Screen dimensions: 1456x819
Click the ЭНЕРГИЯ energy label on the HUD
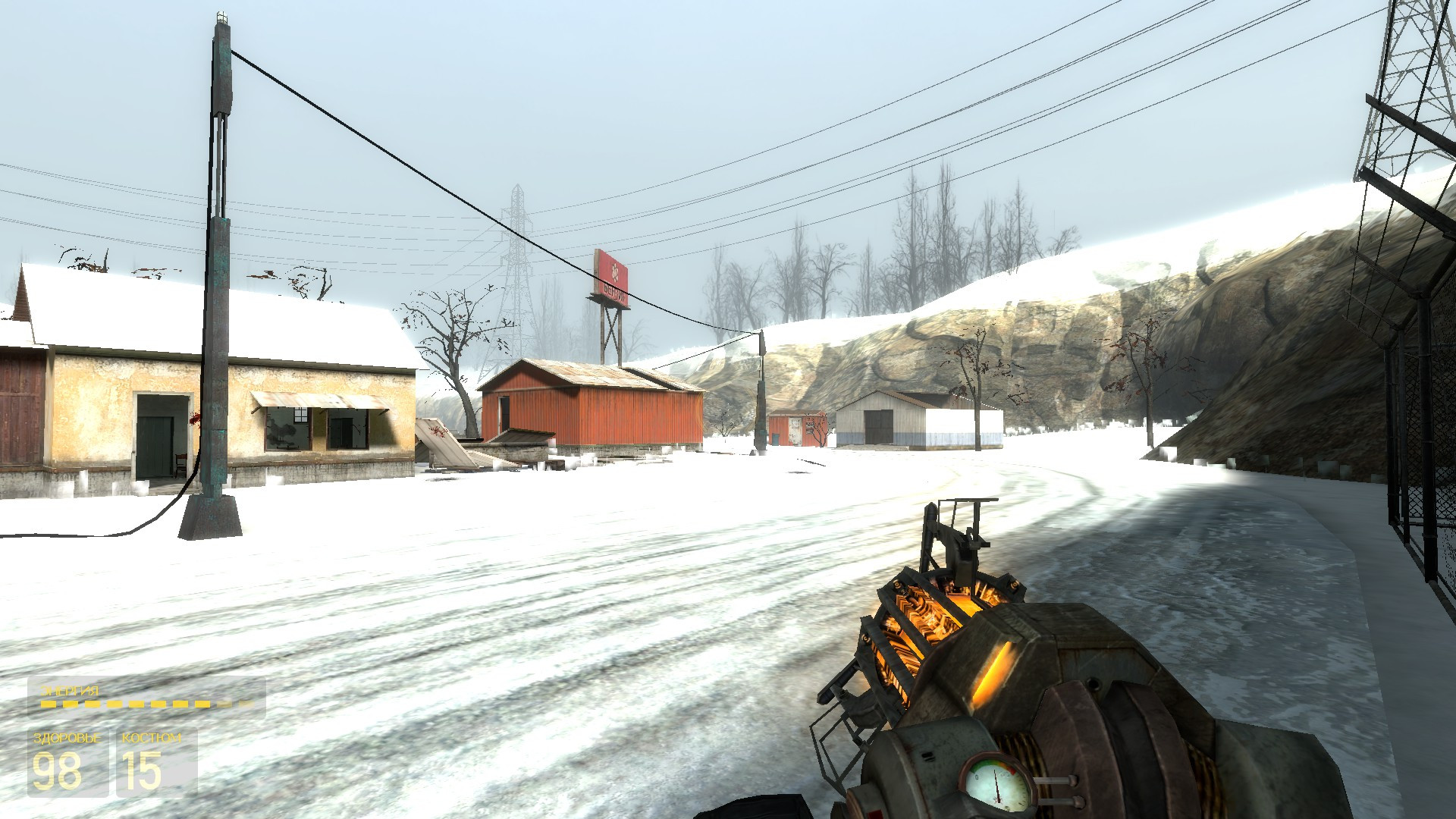(x=70, y=690)
